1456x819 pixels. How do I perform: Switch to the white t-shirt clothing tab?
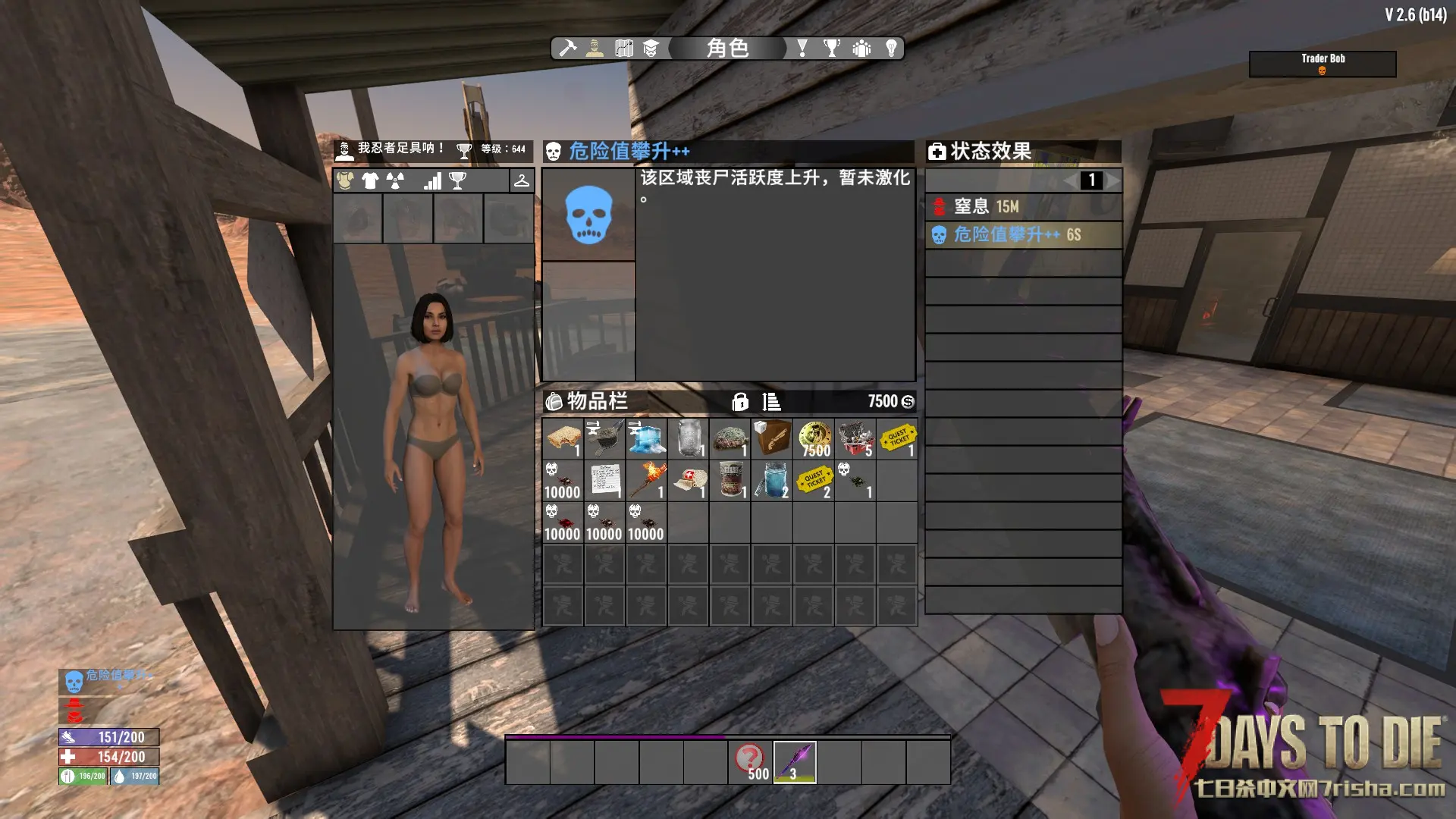370,180
